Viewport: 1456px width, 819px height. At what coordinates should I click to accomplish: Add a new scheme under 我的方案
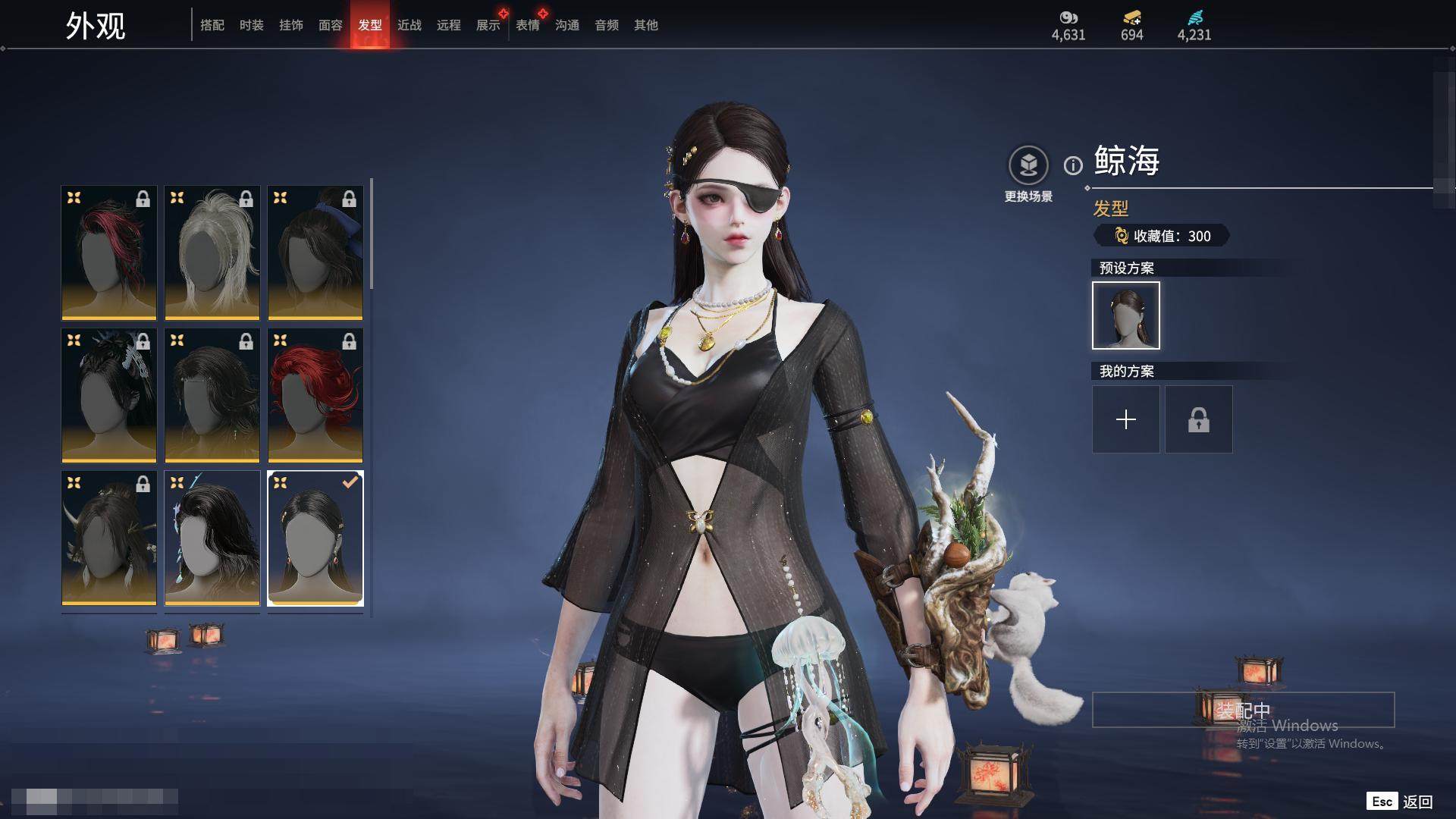(1126, 419)
